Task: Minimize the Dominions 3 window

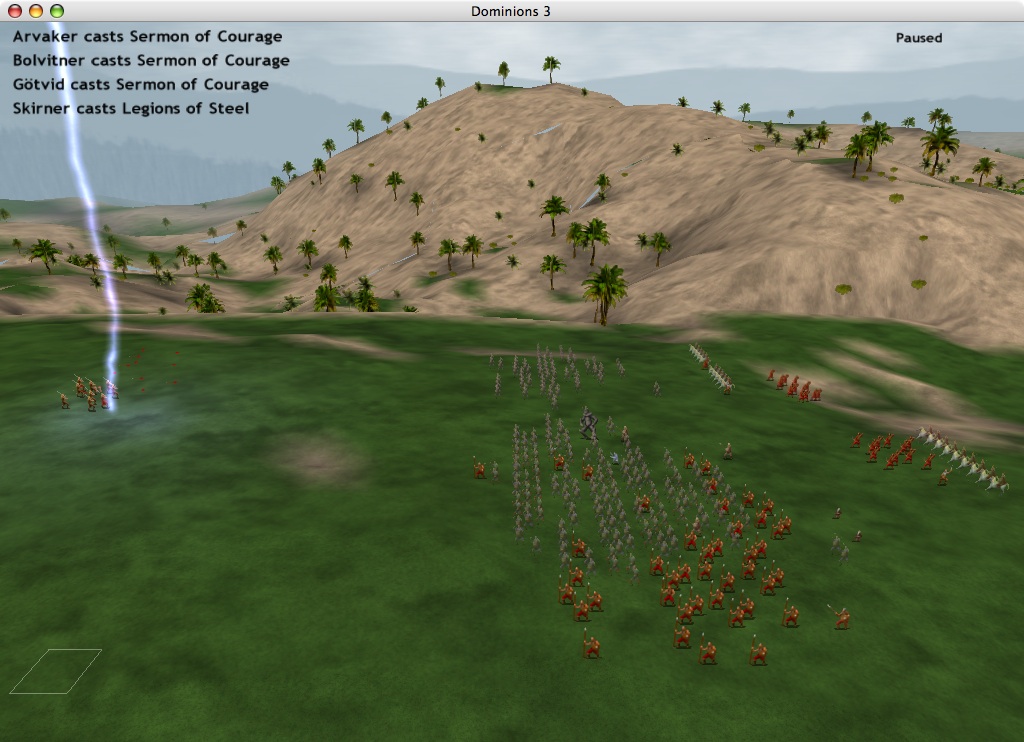Action: 35,11
